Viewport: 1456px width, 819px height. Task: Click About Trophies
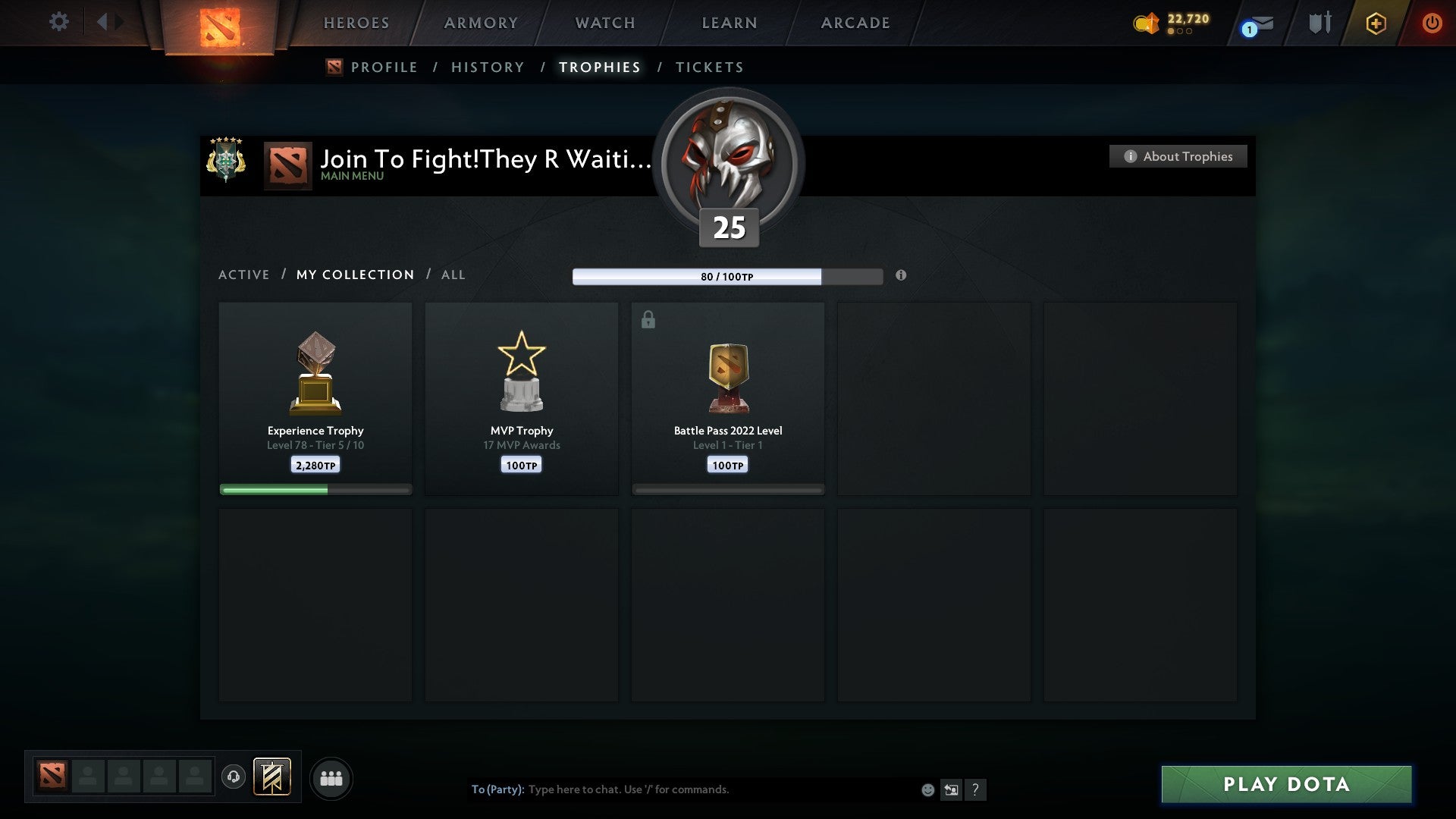click(x=1178, y=156)
